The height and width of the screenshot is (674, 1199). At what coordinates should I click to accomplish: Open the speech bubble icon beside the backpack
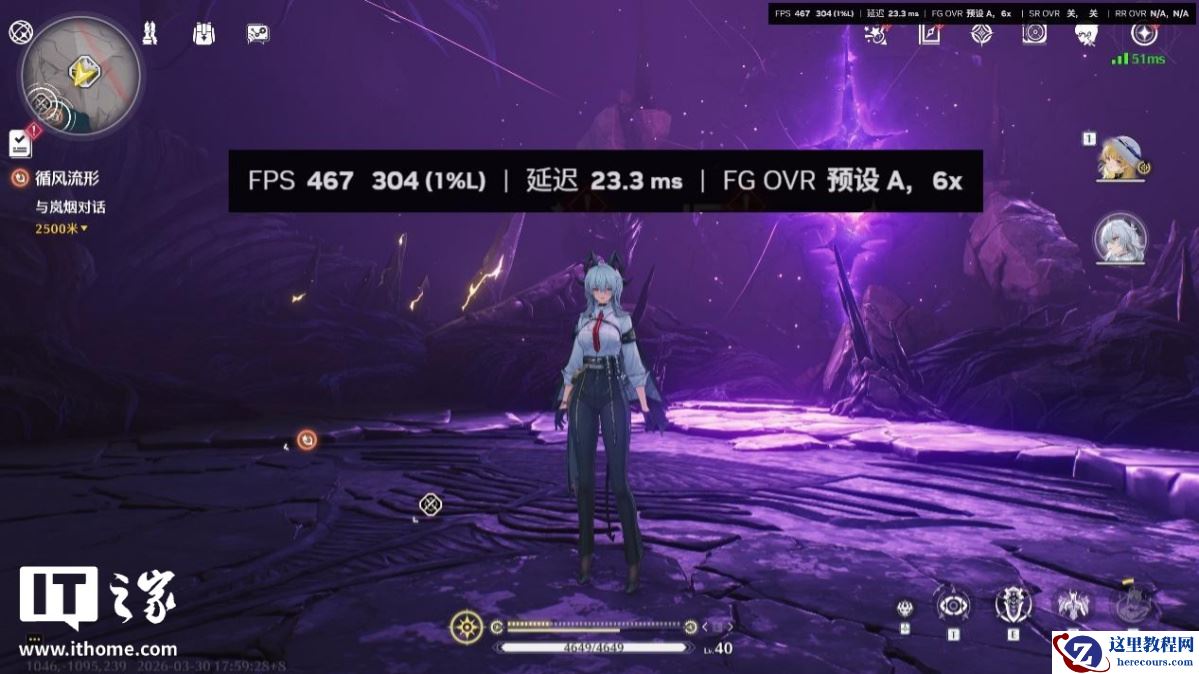tap(258, 33)
